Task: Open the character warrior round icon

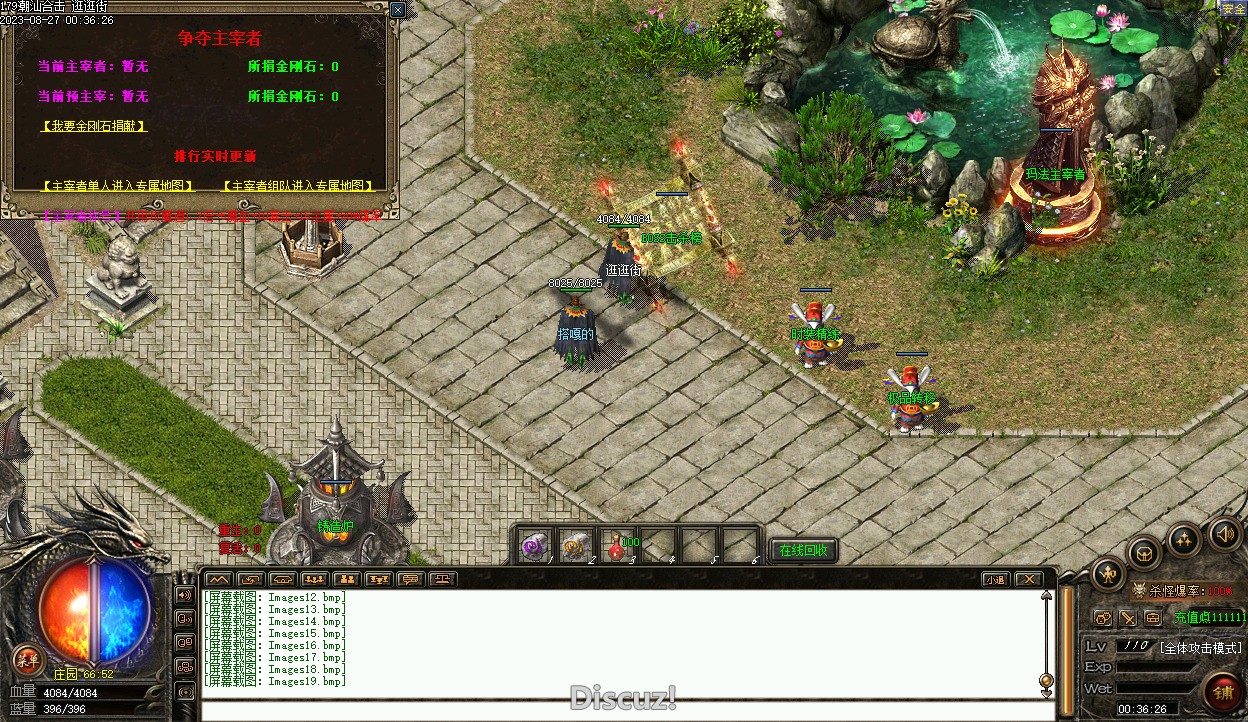Action: coord(1109,573)
